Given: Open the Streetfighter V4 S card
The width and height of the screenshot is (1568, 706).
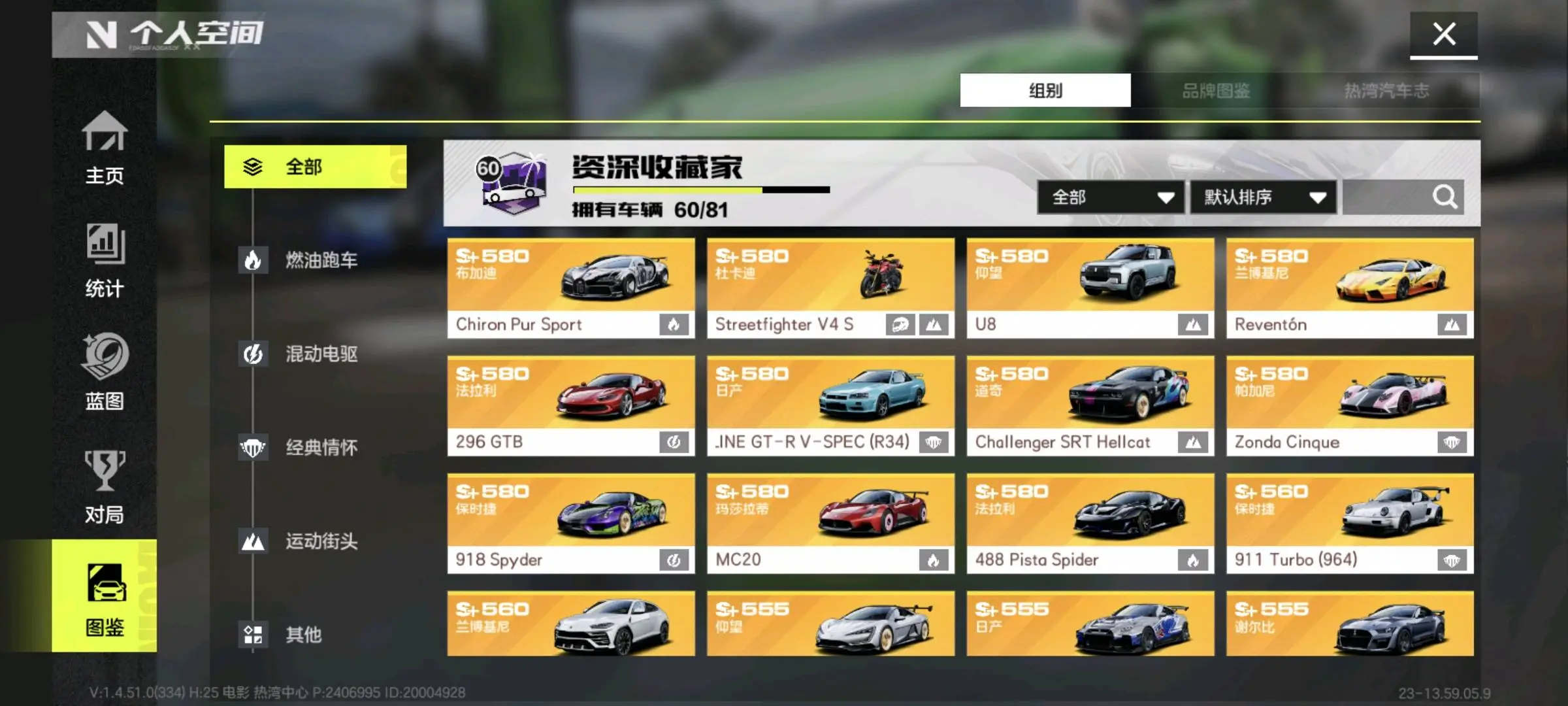Looking at the screenshot, I should point(830,288).
